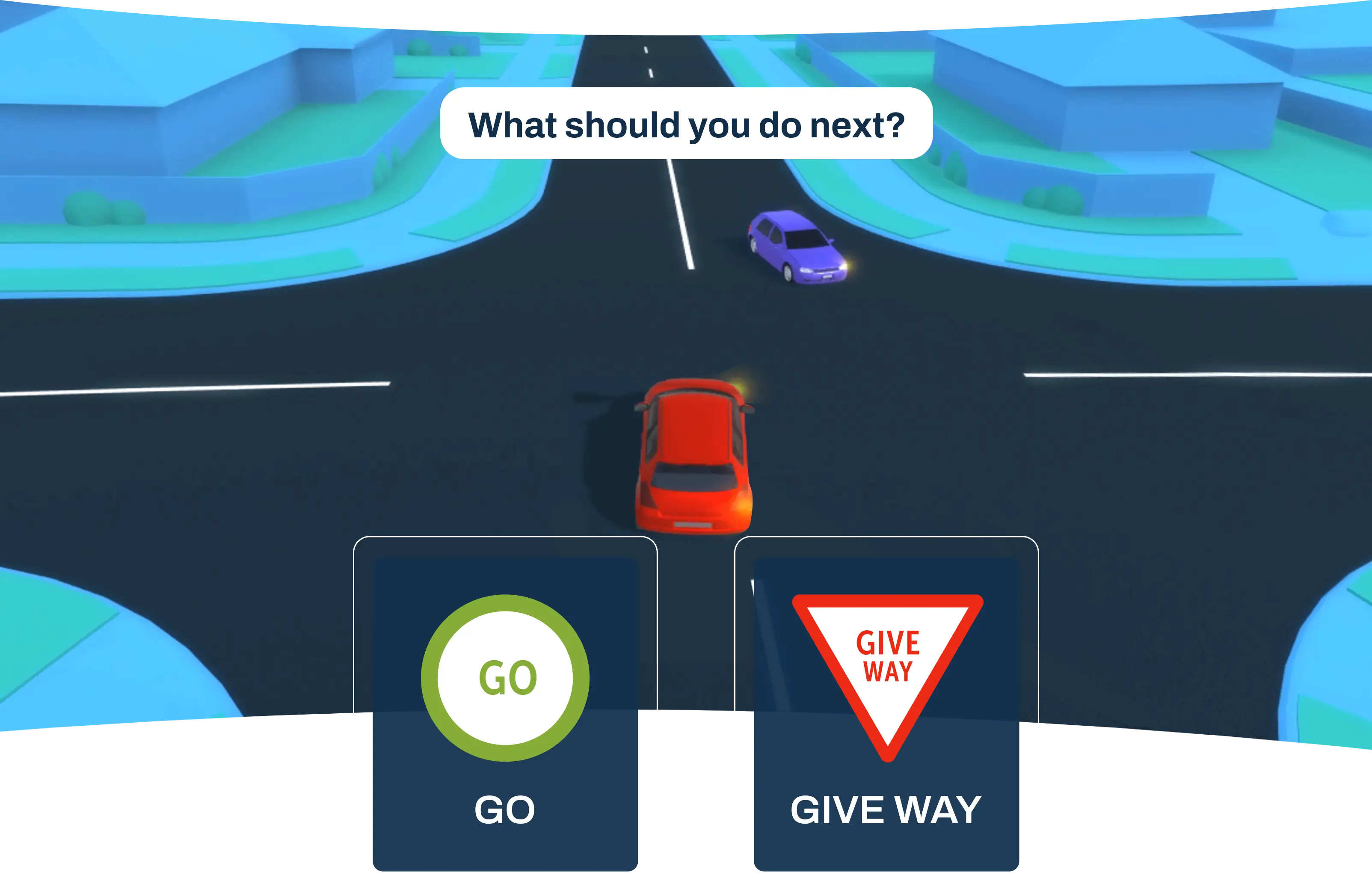Click the GIVE WAY label text
This screenshot has width=1372, height=893.
[x=886, y=810]
